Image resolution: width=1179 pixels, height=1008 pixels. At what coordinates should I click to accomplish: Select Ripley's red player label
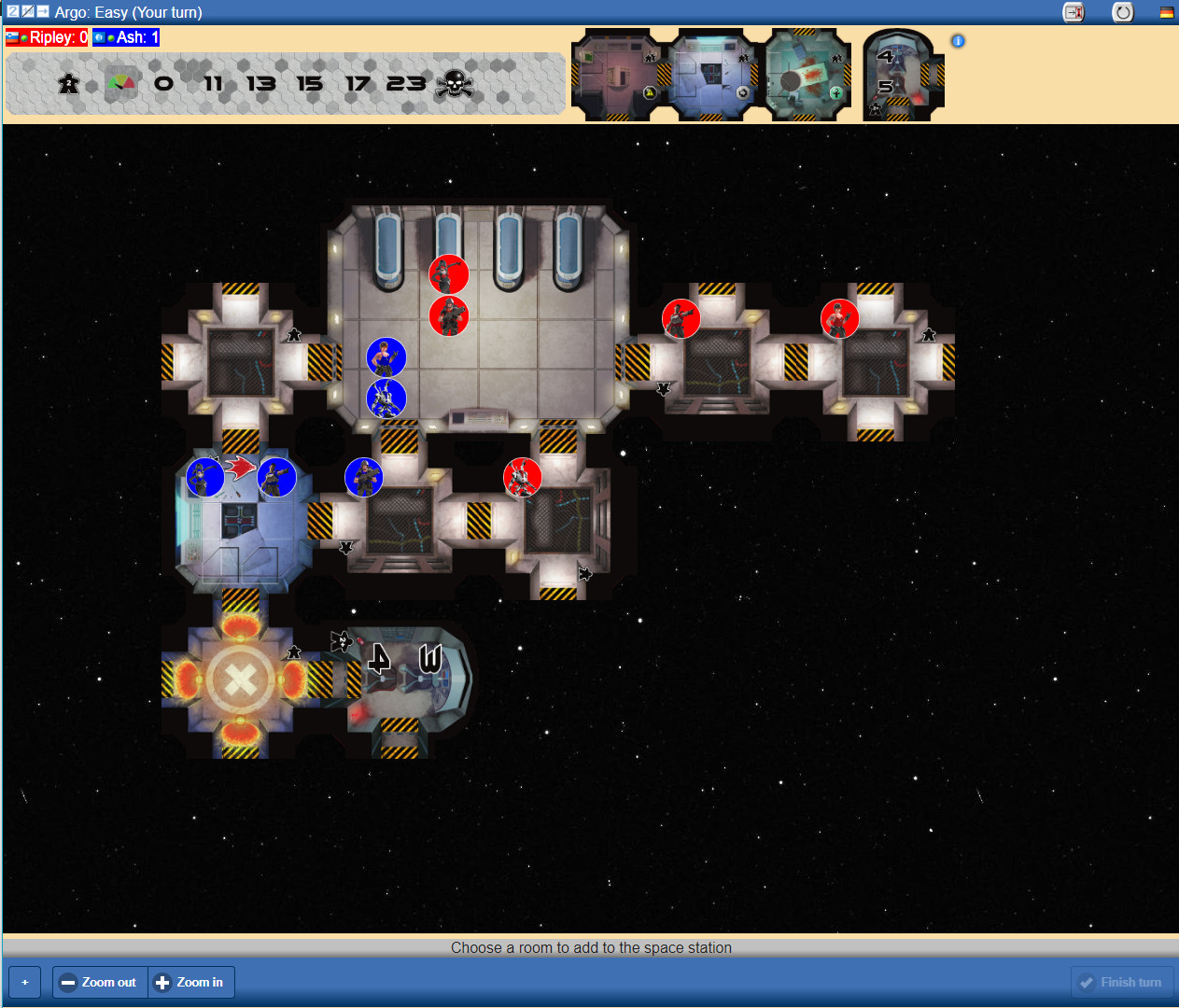pyautogui.click(x=47, y=37)
